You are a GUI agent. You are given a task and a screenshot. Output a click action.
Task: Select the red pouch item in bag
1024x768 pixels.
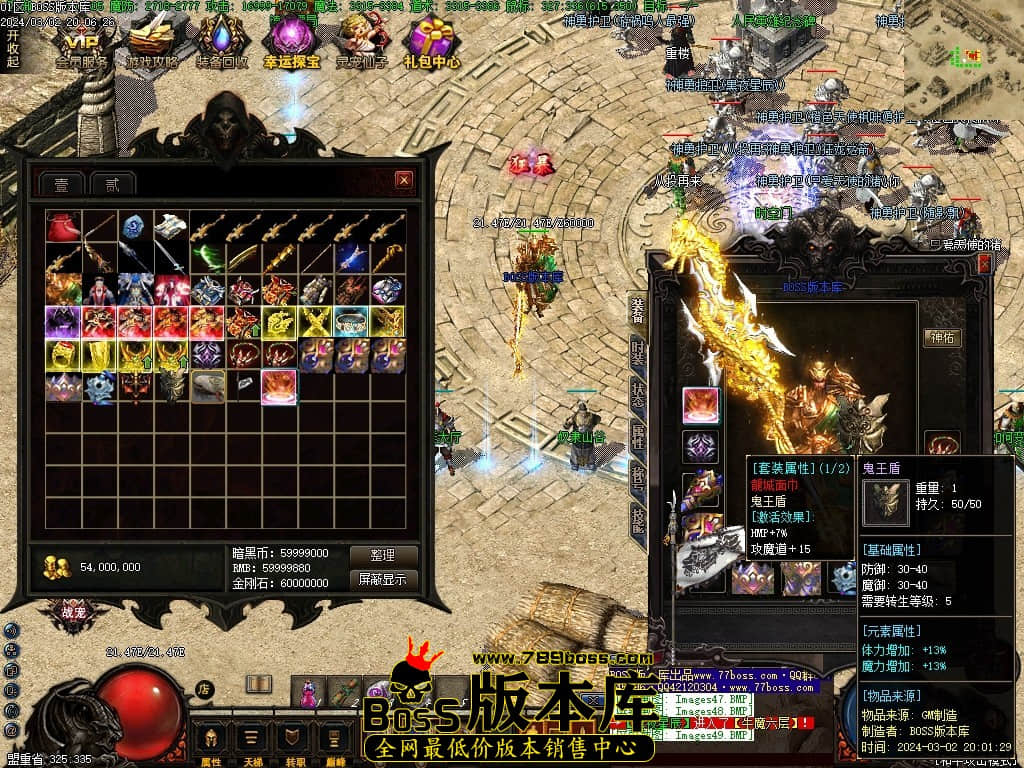(63, 228)
